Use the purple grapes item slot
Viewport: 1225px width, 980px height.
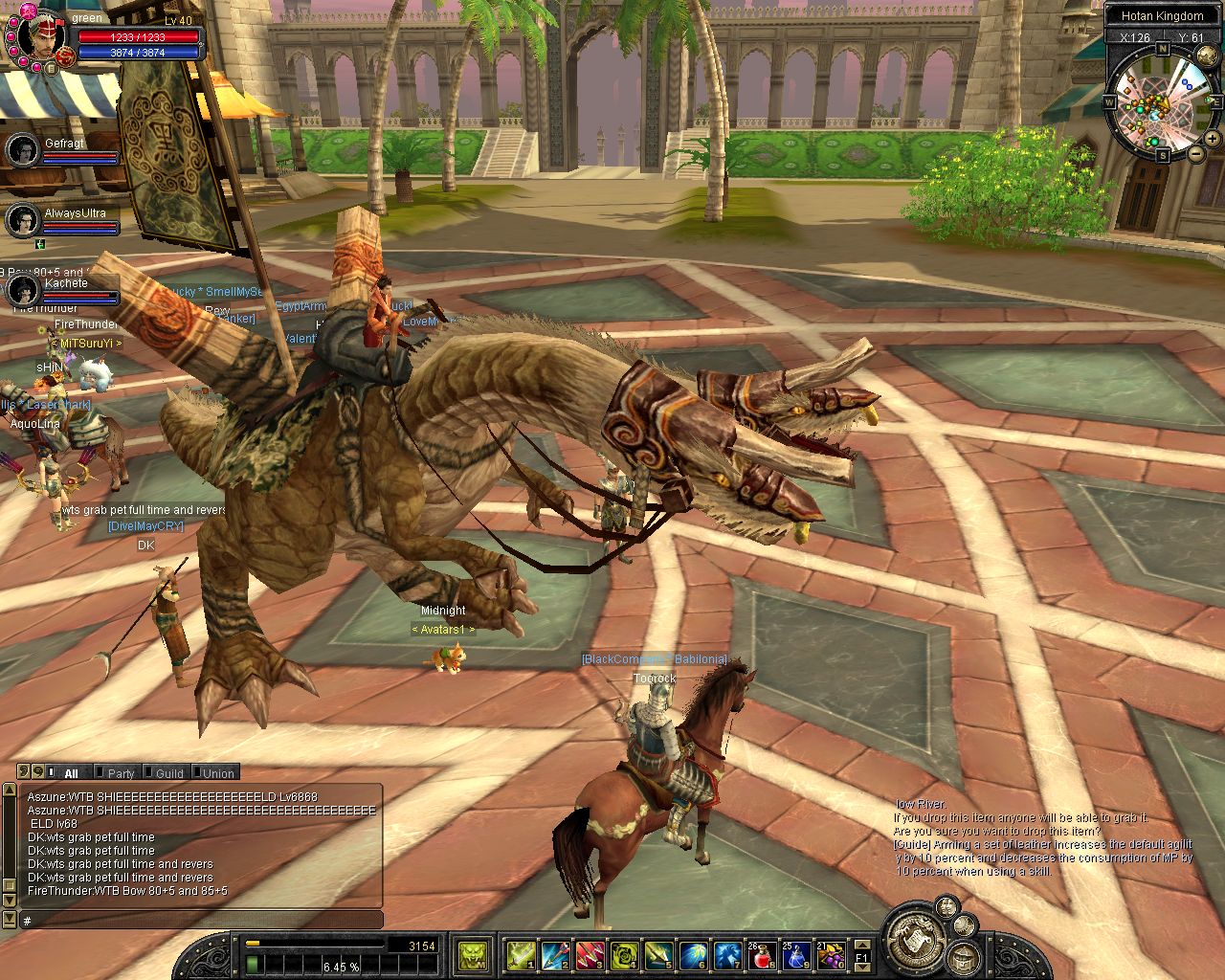[x=831, y=954]
